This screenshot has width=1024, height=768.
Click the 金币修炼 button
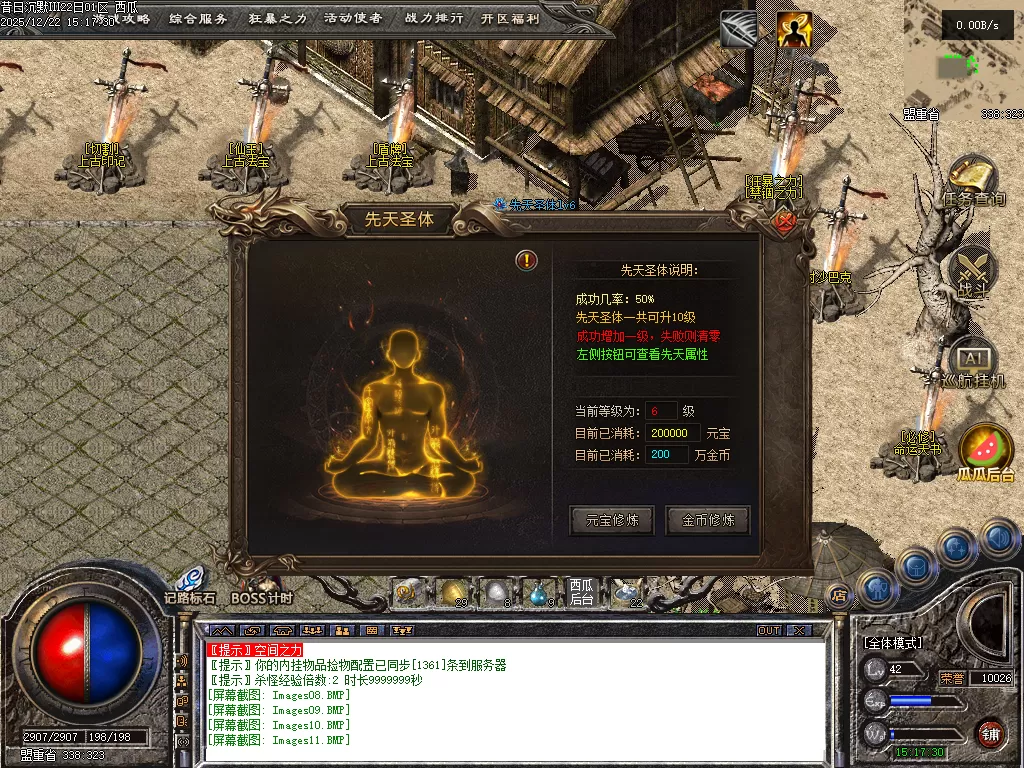[707, 520]
